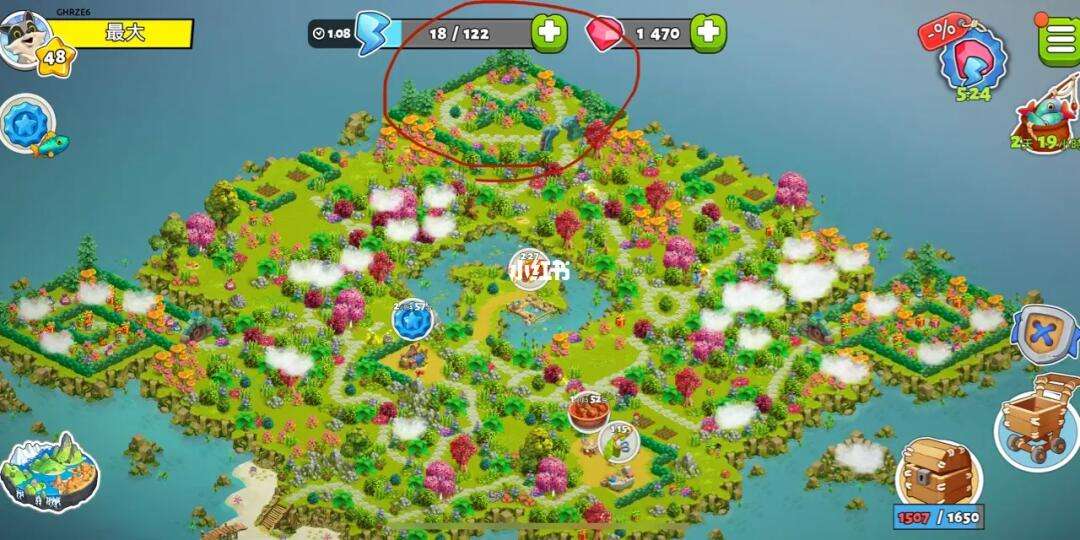Select the blue star marker on the island
1080x540 pixels.
[x=410, y=321]
